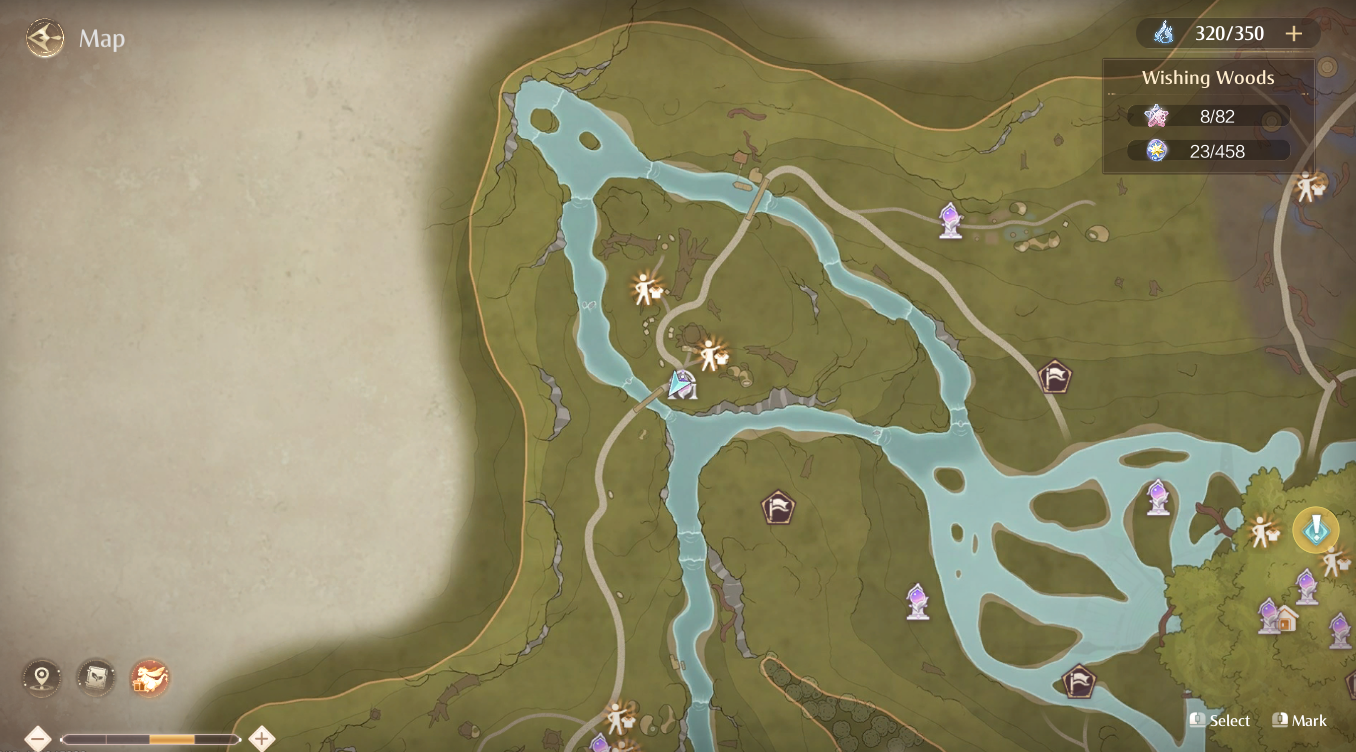This screenshot has width=1356, height=752.
Task: Click the map zoom level slider bar
Action: click(x=150, y=739)
